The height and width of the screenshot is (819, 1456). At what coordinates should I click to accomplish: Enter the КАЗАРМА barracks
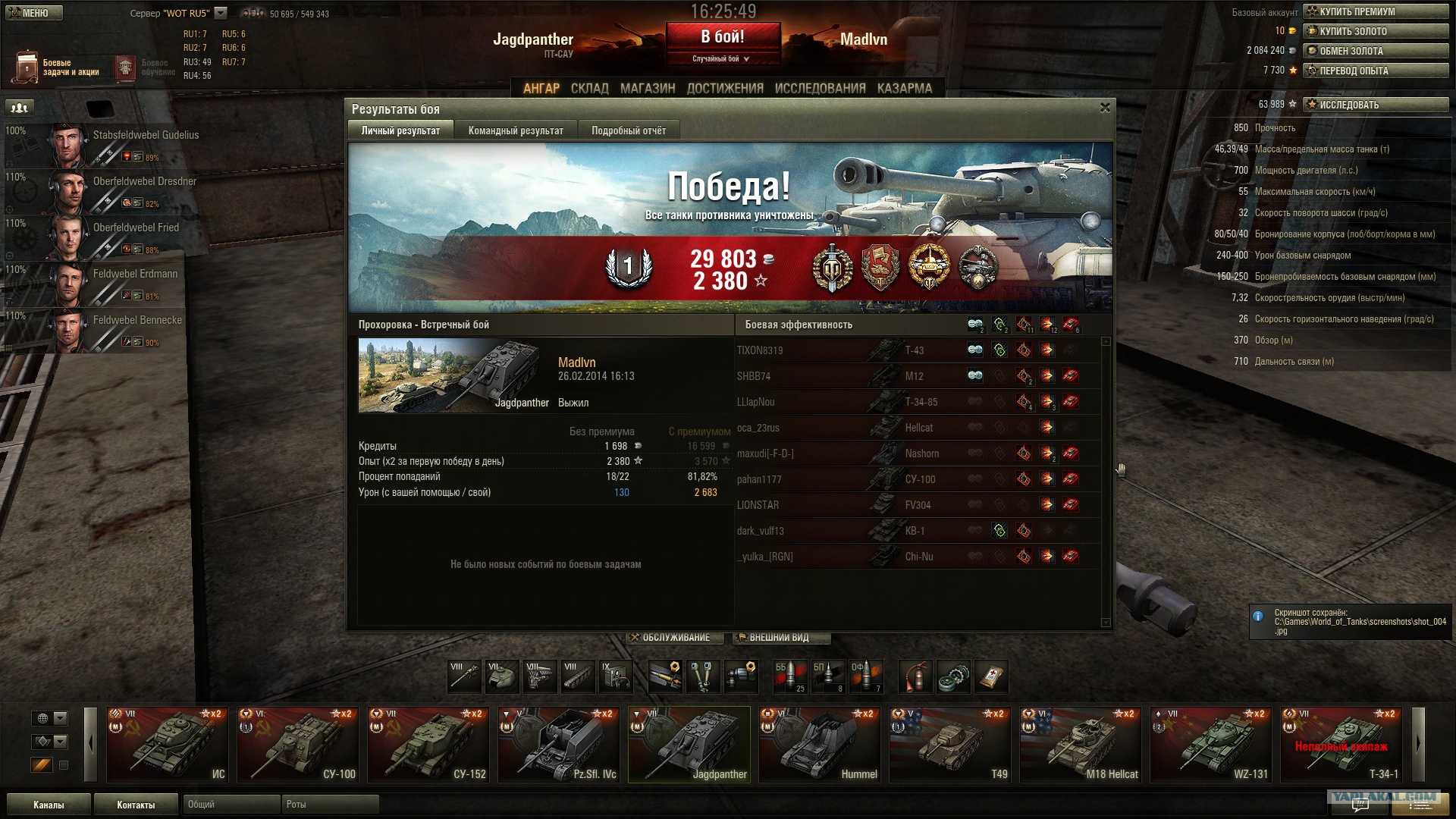[x=905, y=88]
